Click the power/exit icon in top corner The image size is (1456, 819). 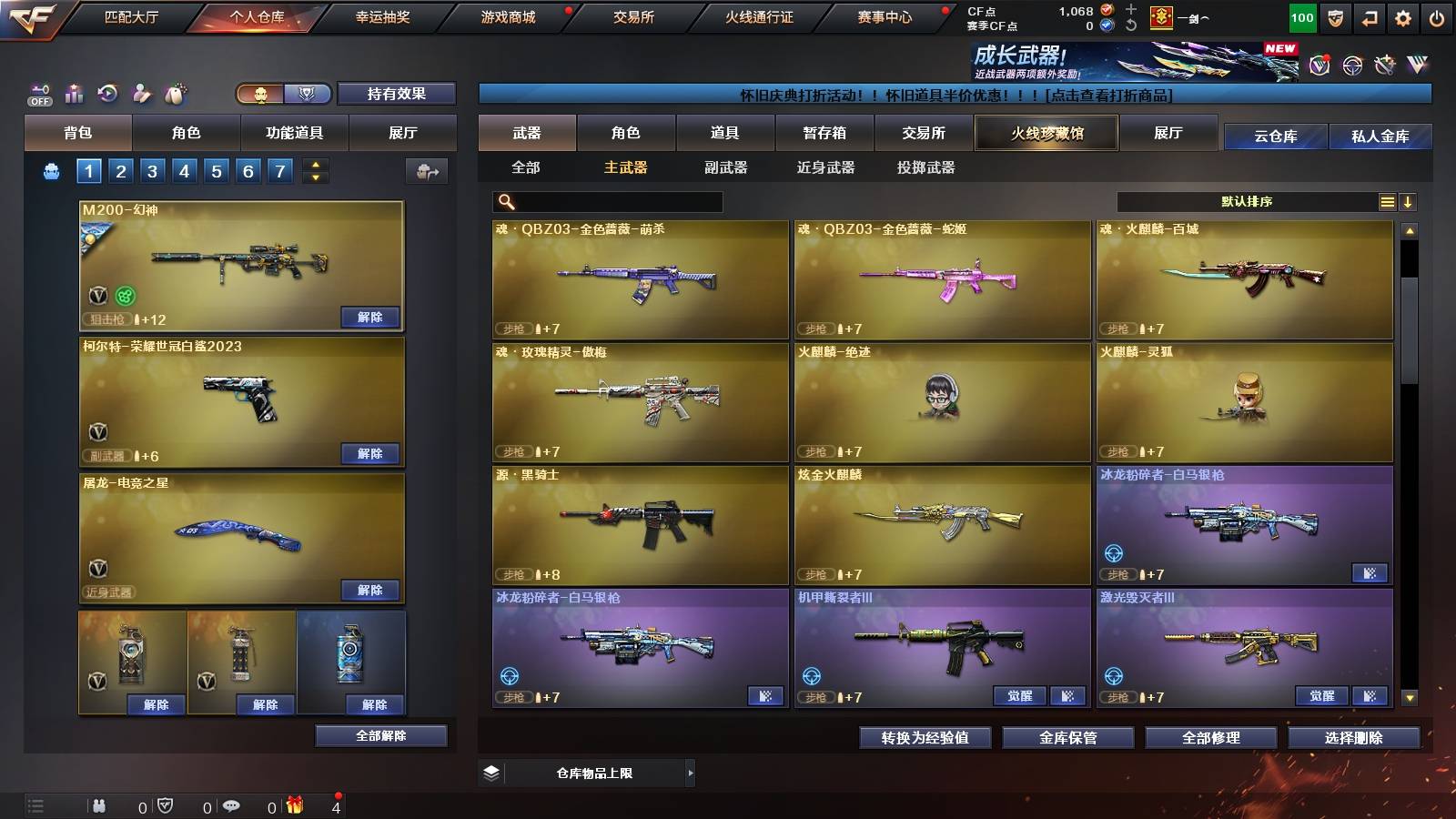[1436, 16]
